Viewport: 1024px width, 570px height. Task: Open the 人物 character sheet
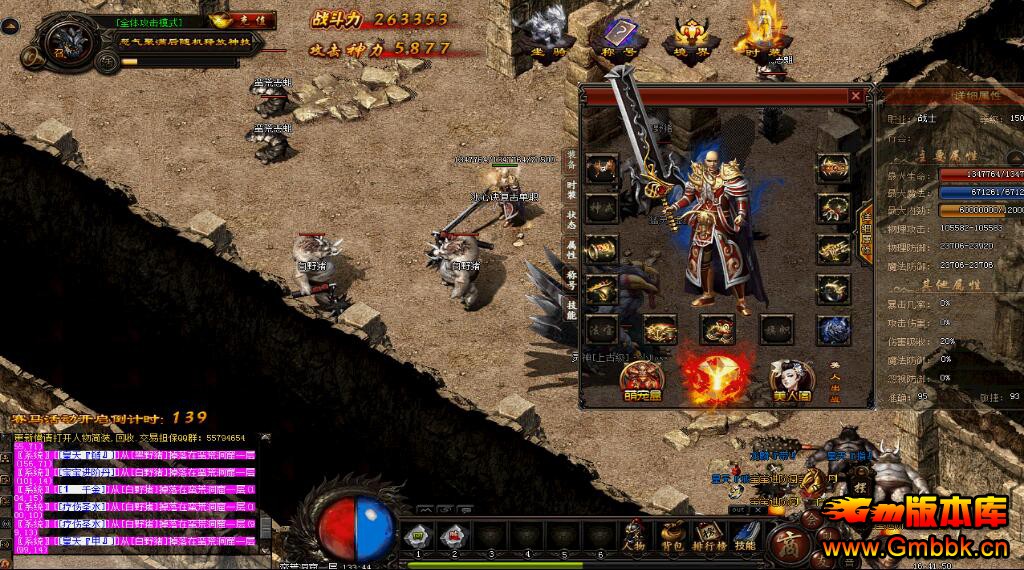[x=634, y=538]
